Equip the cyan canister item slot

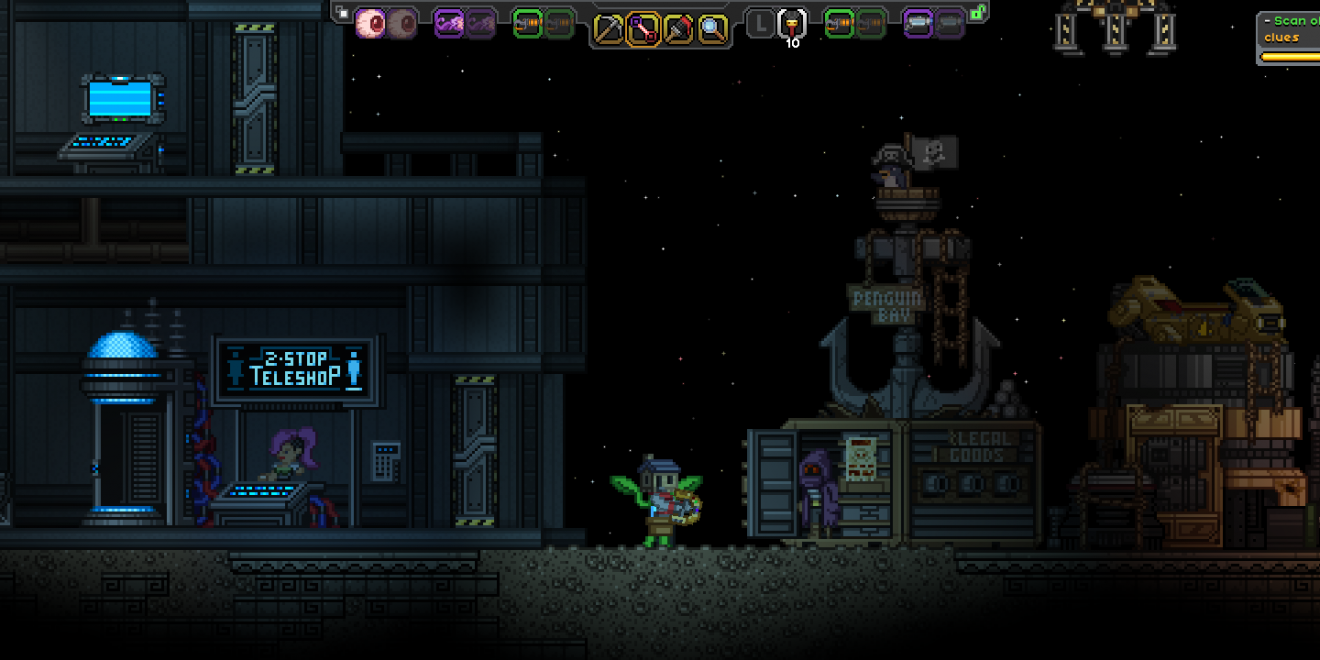click(x=918, y=23)
